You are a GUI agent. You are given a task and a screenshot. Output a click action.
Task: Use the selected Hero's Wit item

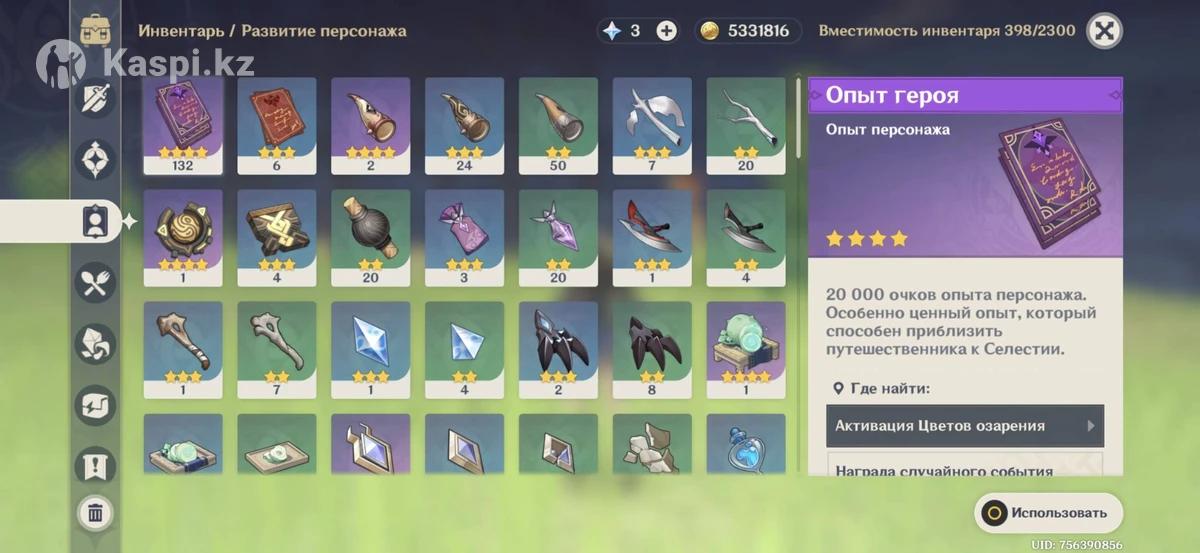pyautogui.click(x=1048, y=513)
